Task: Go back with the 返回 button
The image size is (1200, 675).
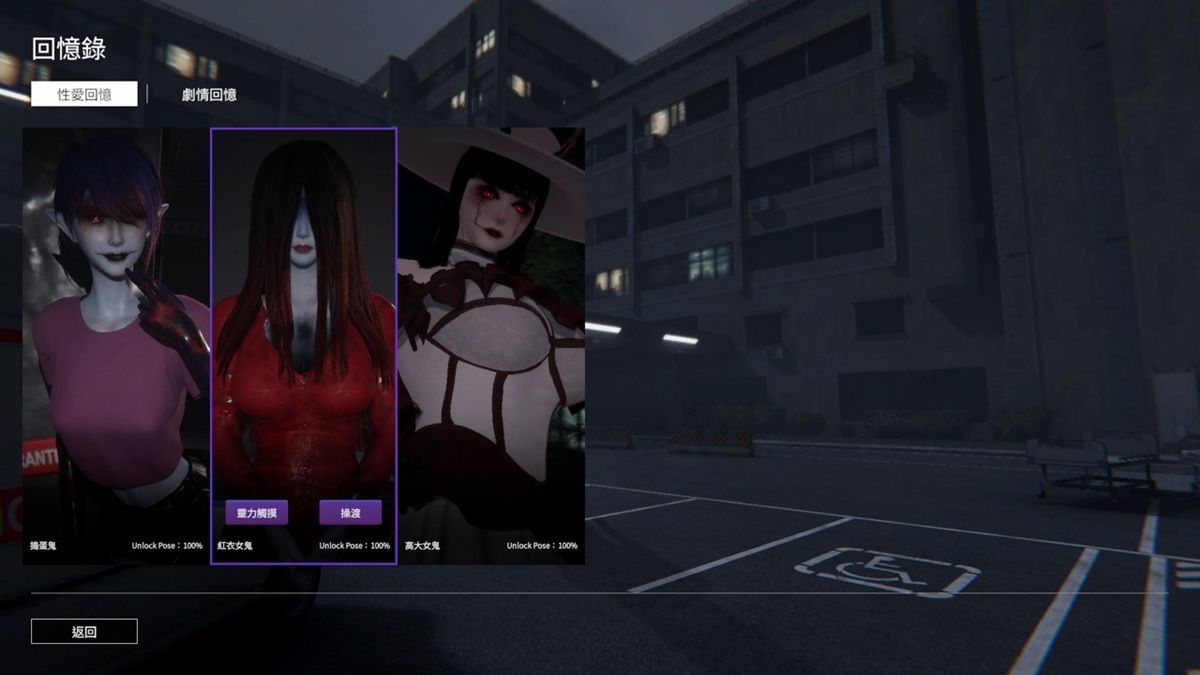Action: click(84, 632)
